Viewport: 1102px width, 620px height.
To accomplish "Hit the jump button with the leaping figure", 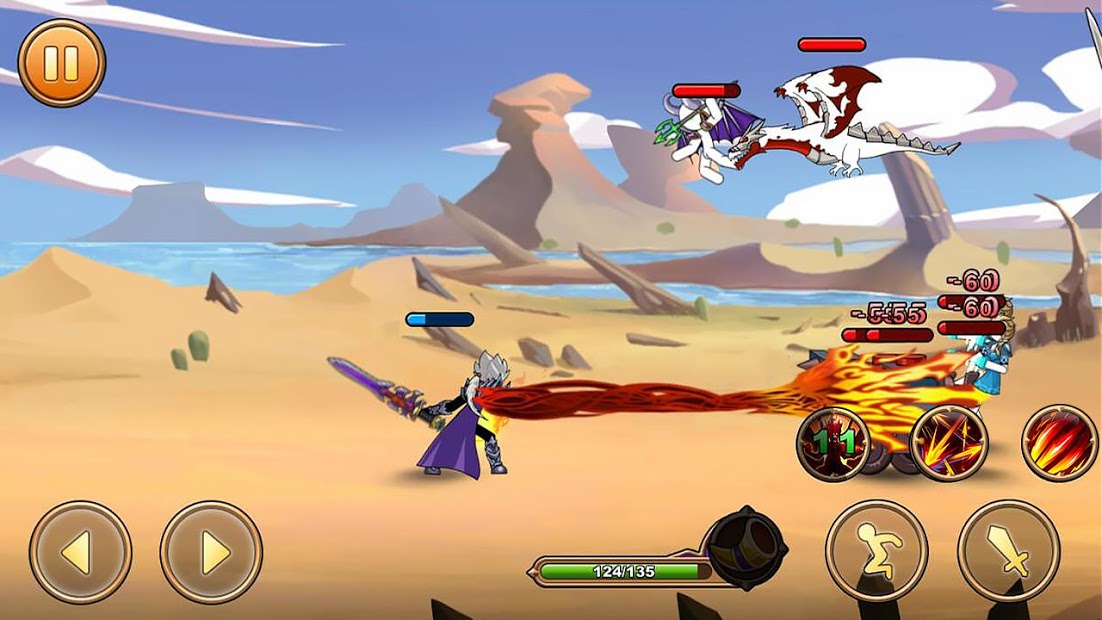I will pyautogui.click(x=876, y=551).
